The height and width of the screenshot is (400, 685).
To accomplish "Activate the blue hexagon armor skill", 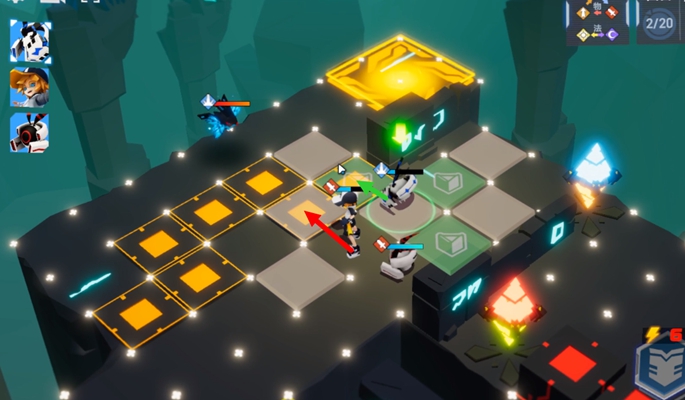I will coord(661,370).
